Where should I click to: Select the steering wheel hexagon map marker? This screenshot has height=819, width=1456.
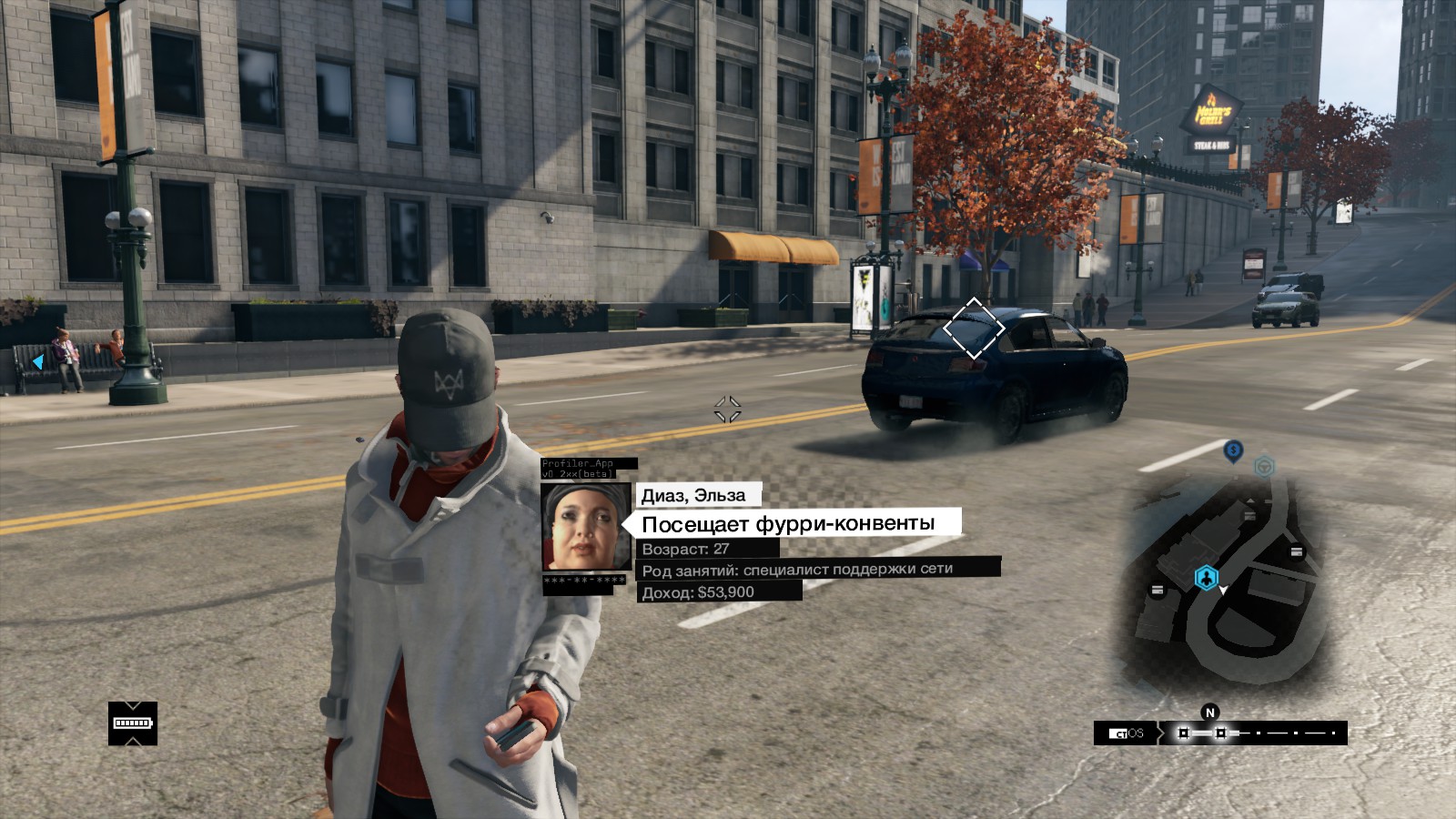coord(1264,468)
